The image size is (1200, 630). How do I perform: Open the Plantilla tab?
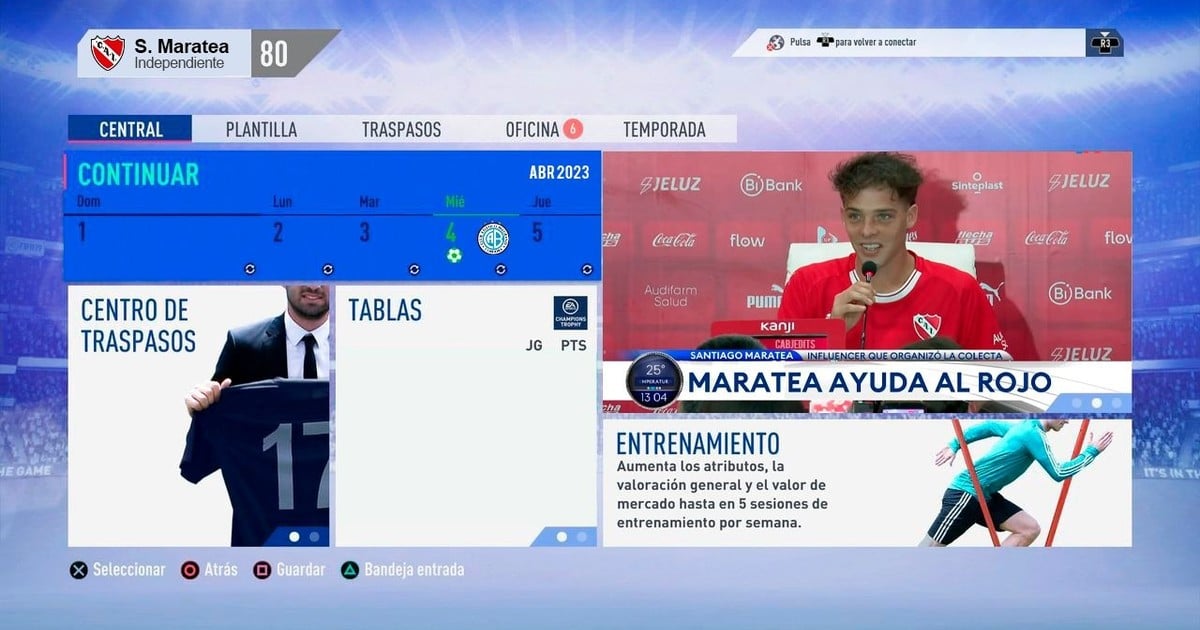tap(261, 130)
